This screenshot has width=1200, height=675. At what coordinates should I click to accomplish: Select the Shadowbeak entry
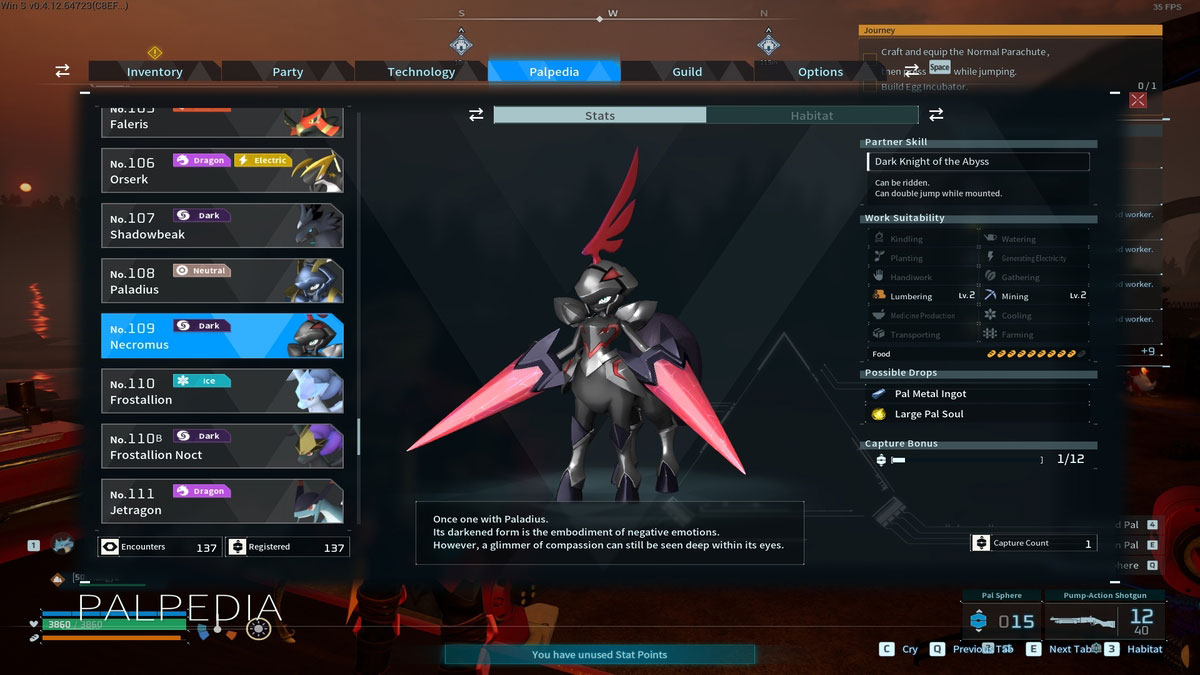222,226
